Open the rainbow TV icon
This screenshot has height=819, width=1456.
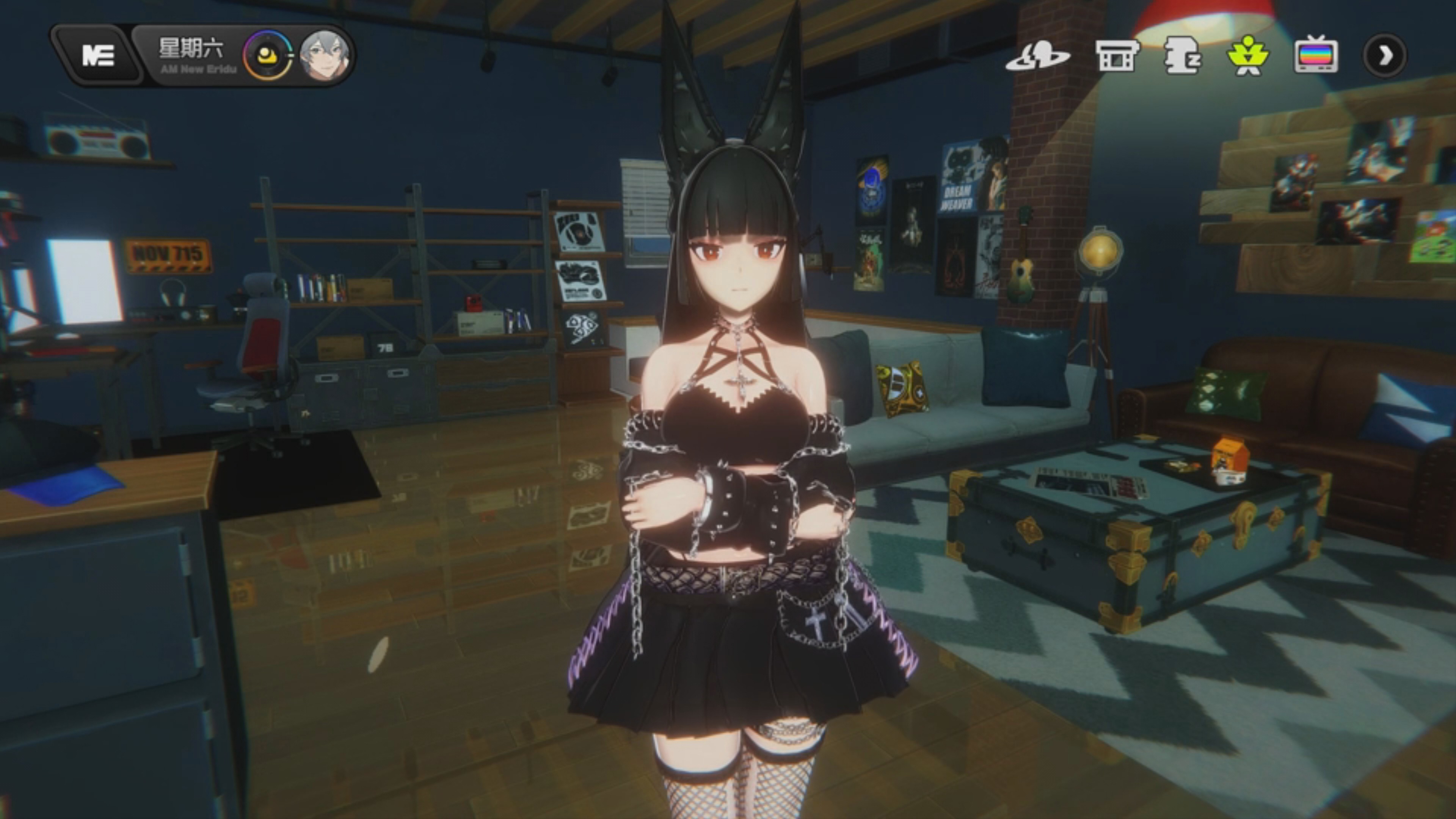tap(1316, 55)
